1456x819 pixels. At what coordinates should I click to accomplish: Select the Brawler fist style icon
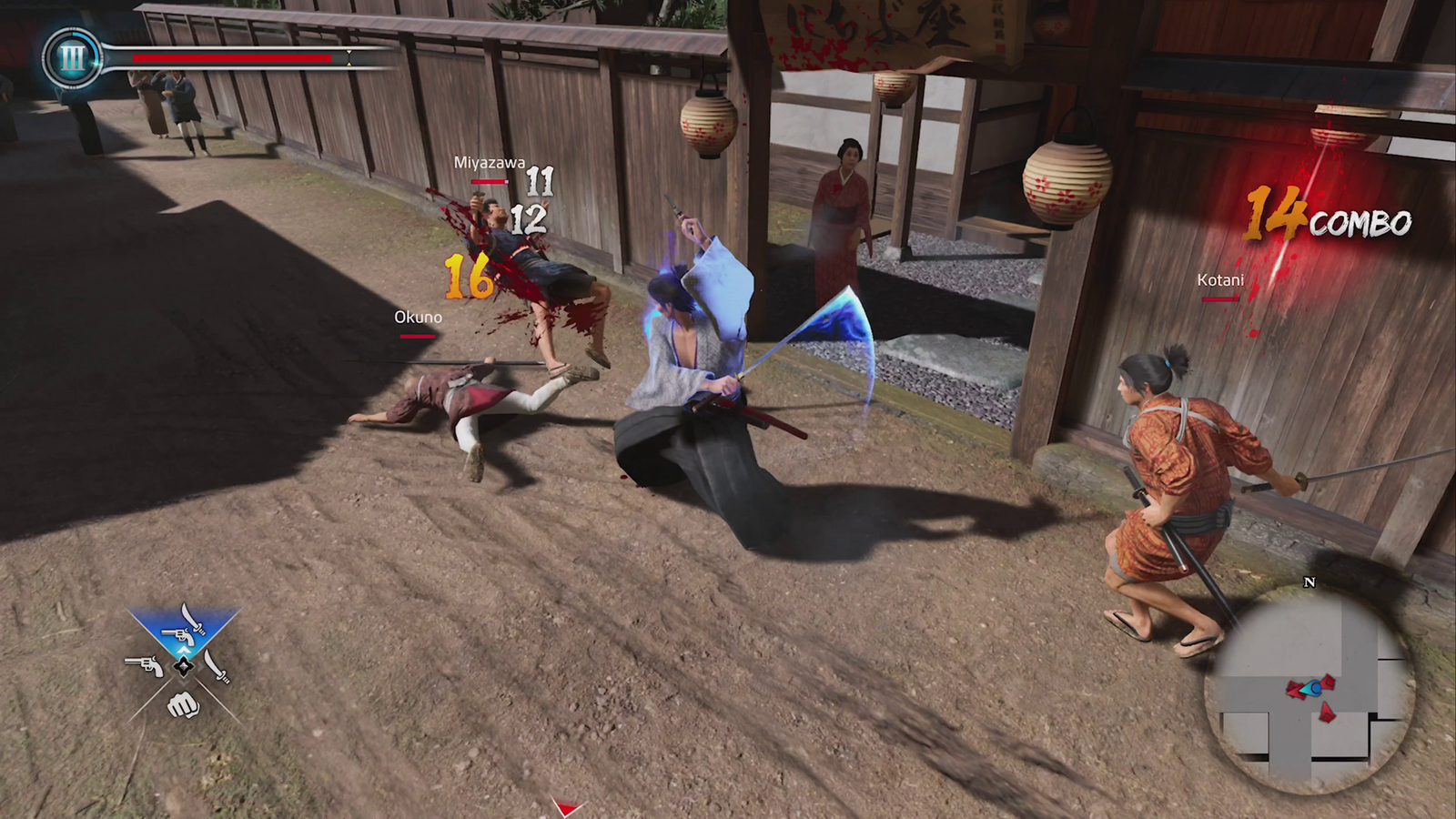tap(182, 705)
